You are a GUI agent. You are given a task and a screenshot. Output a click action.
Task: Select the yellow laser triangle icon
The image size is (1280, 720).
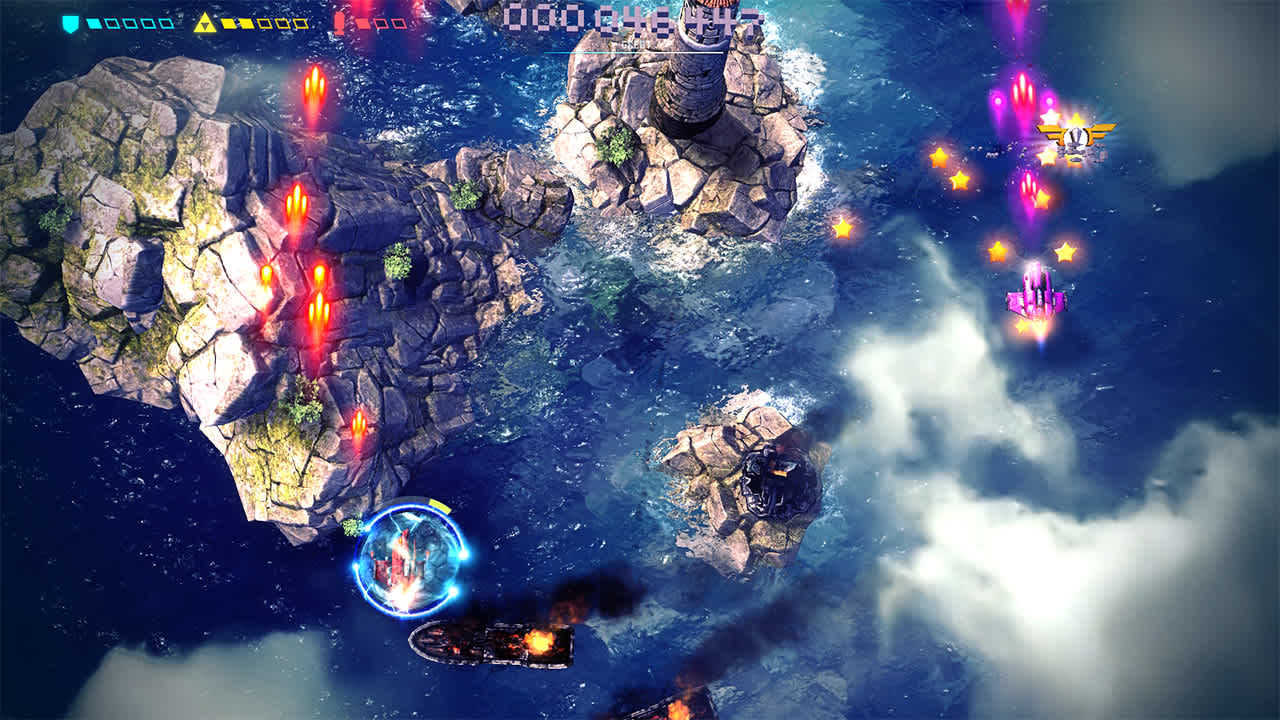[206, 23]
